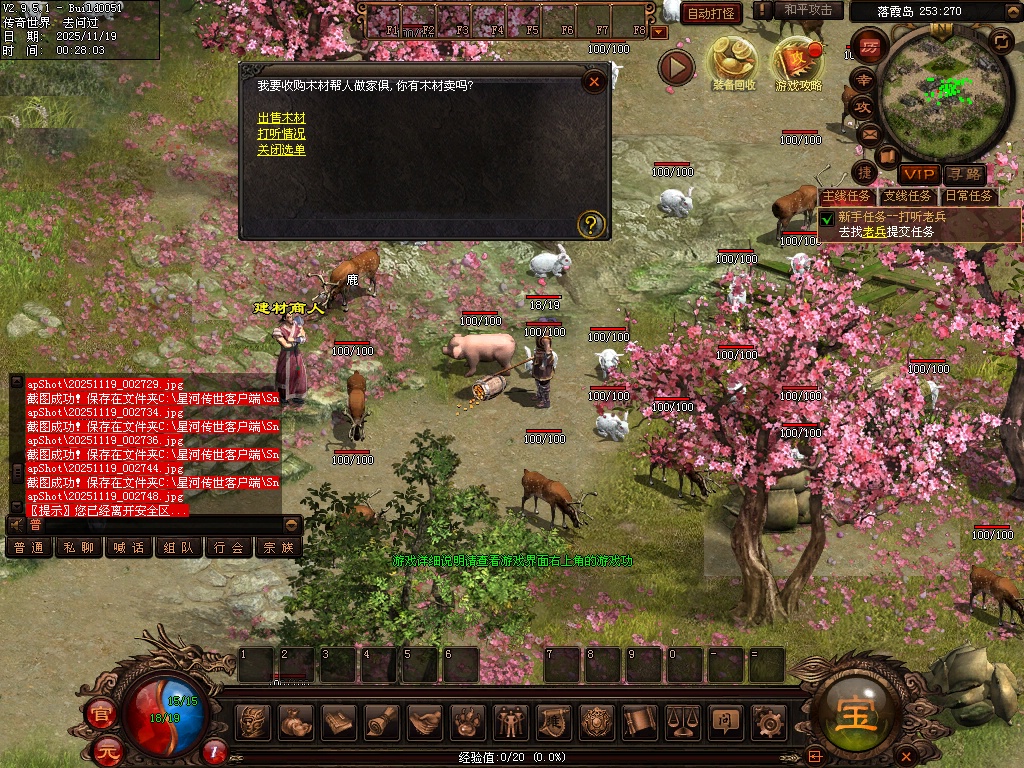Switch the 和平攻击 attack mode

(x=808, y=10)
